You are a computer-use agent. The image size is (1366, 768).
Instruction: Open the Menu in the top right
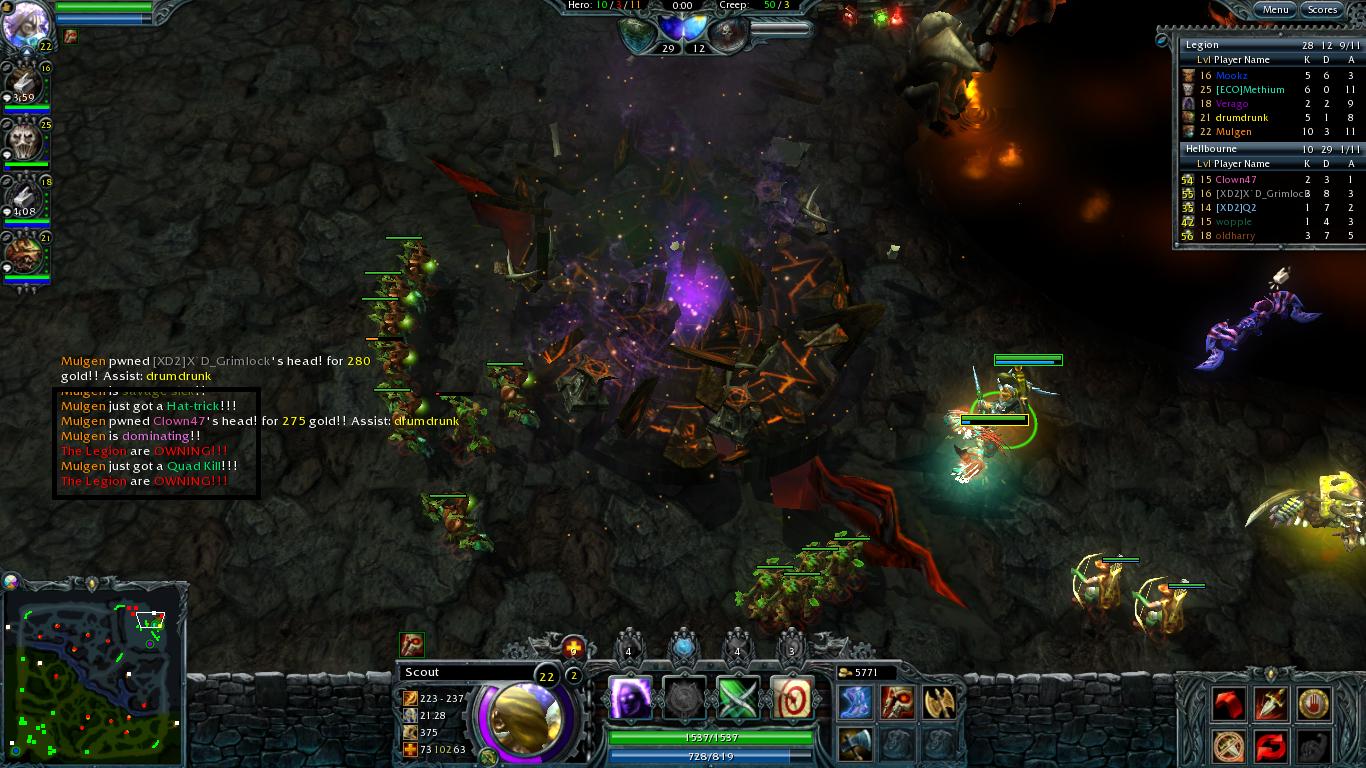coord(1275,9)
